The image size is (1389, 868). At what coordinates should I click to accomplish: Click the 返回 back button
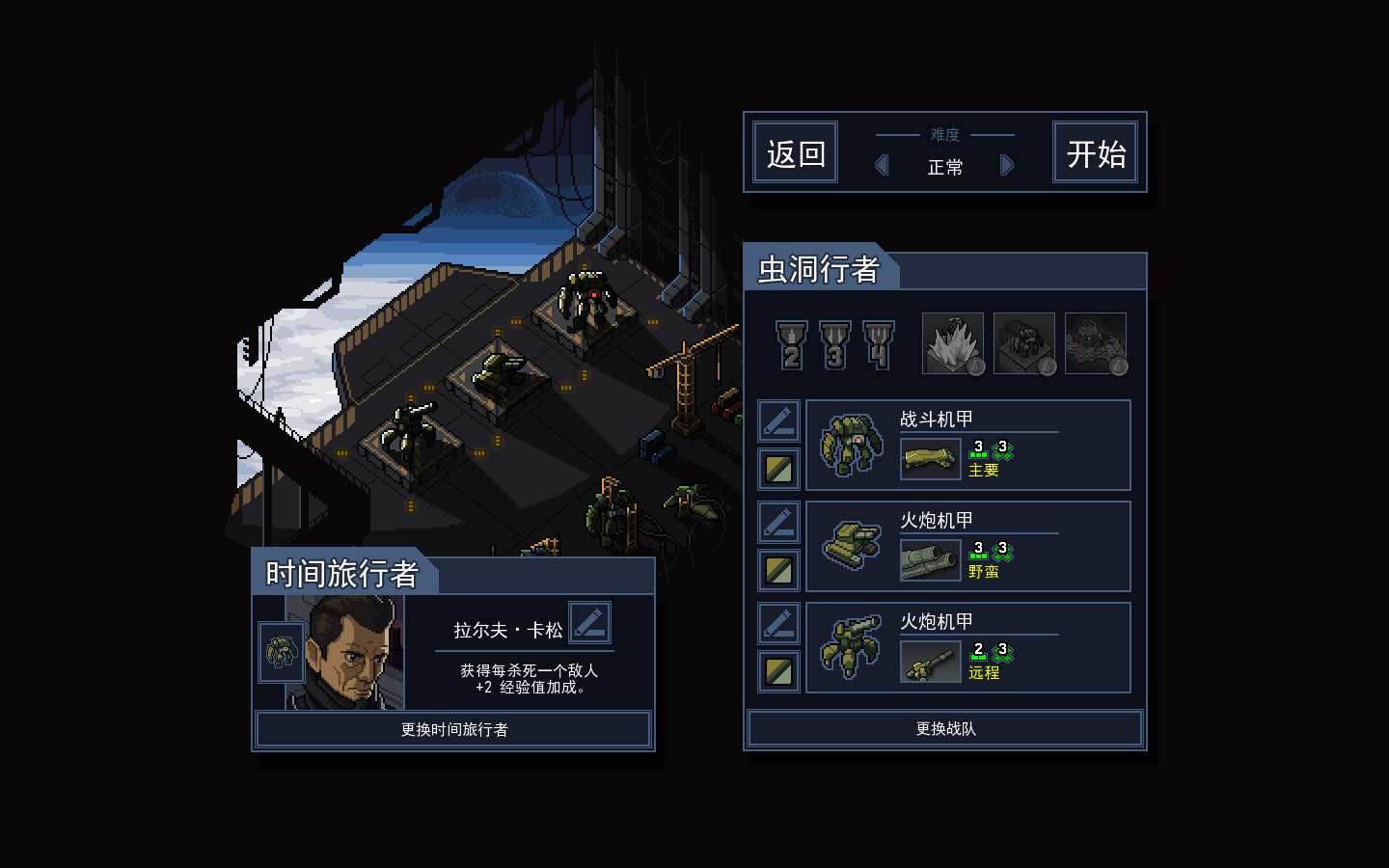(795, 152)
